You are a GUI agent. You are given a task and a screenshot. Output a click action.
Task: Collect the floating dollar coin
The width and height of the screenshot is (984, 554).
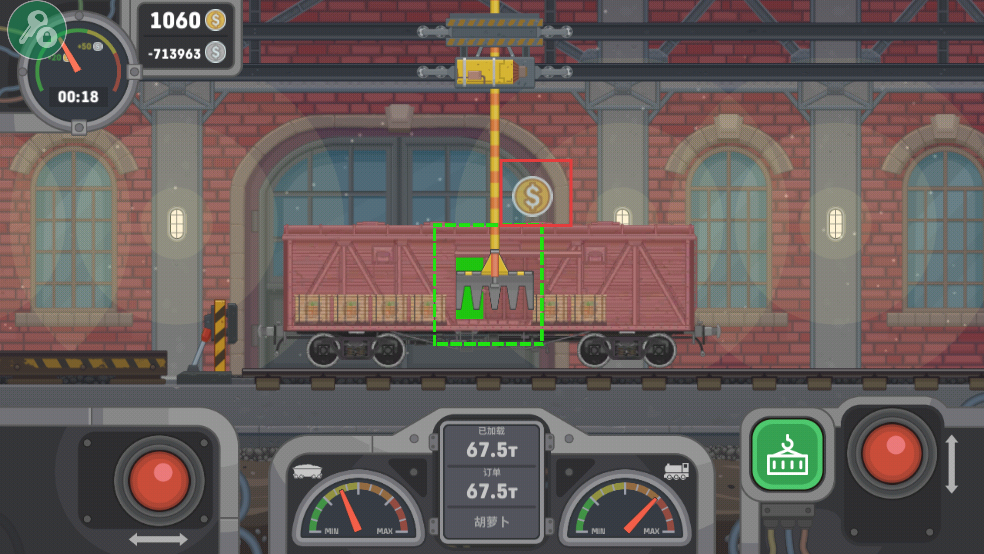(532, 196)
